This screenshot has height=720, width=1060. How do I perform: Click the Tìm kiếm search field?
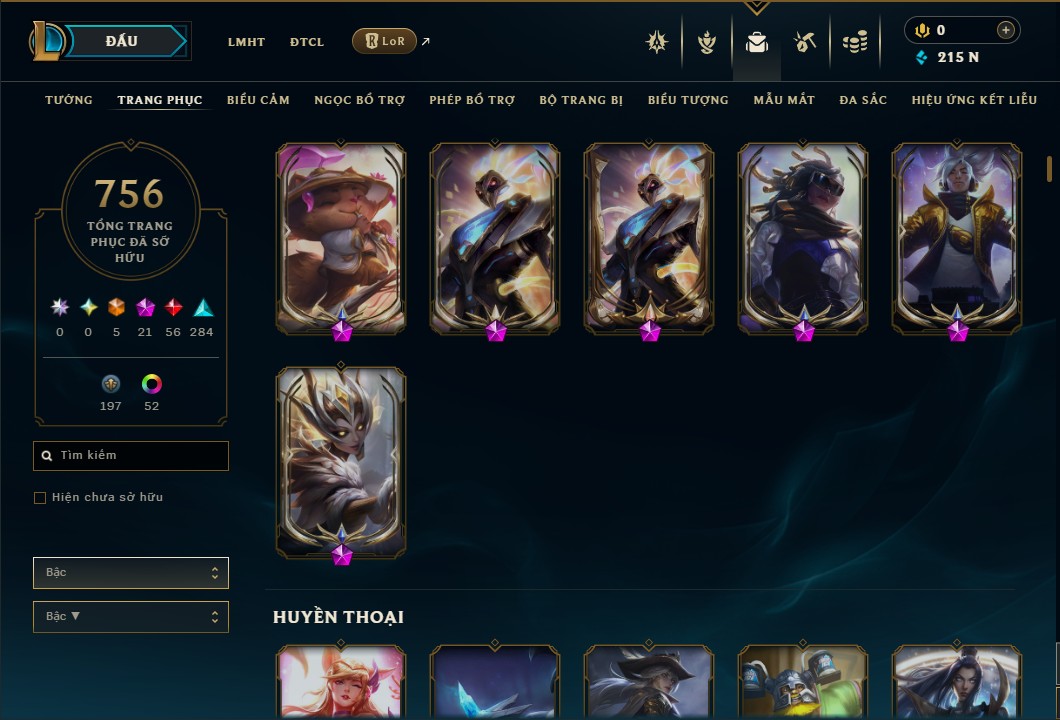(131, 456)
